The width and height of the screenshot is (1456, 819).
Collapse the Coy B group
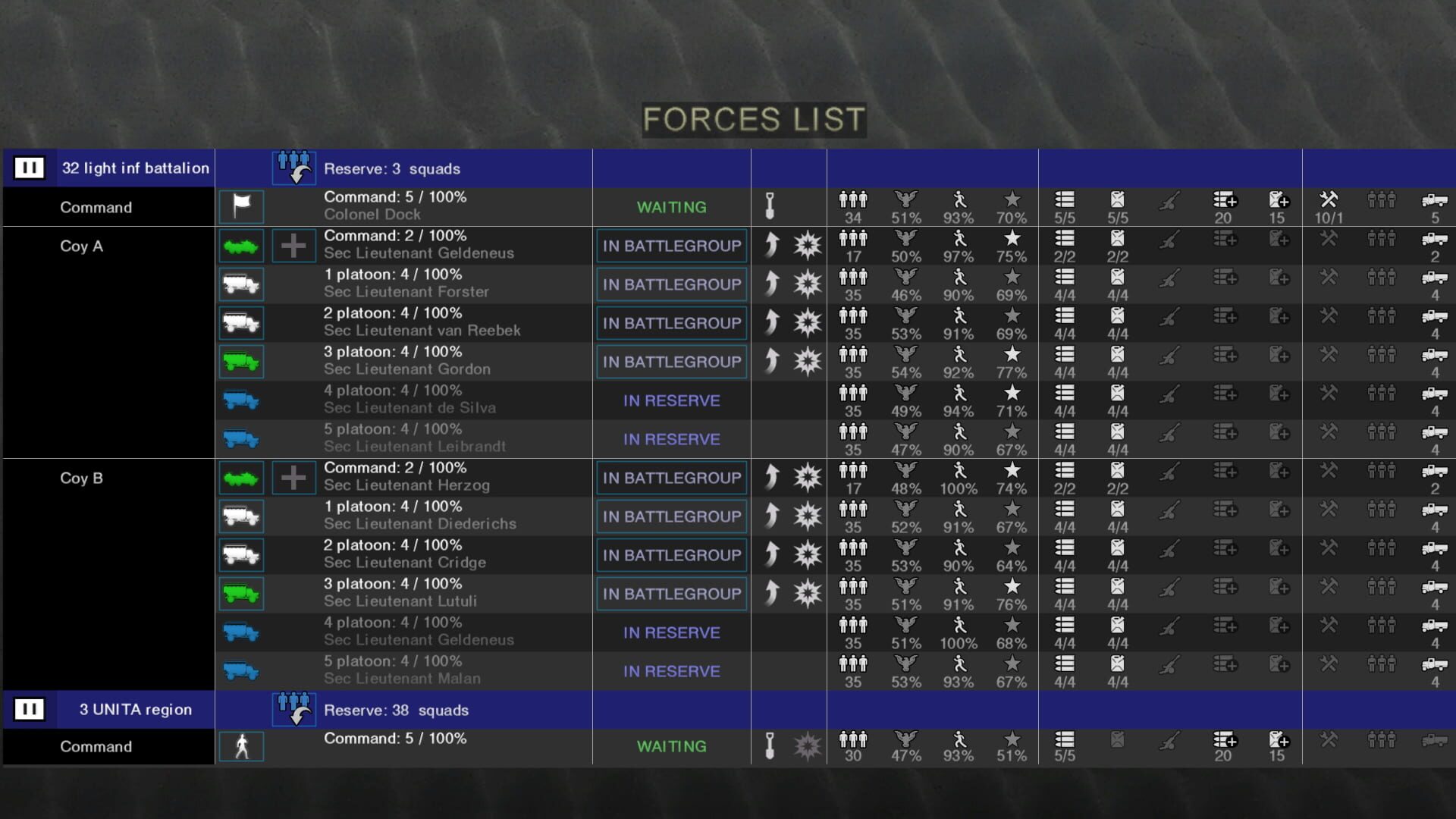click(x=82, y=478)
